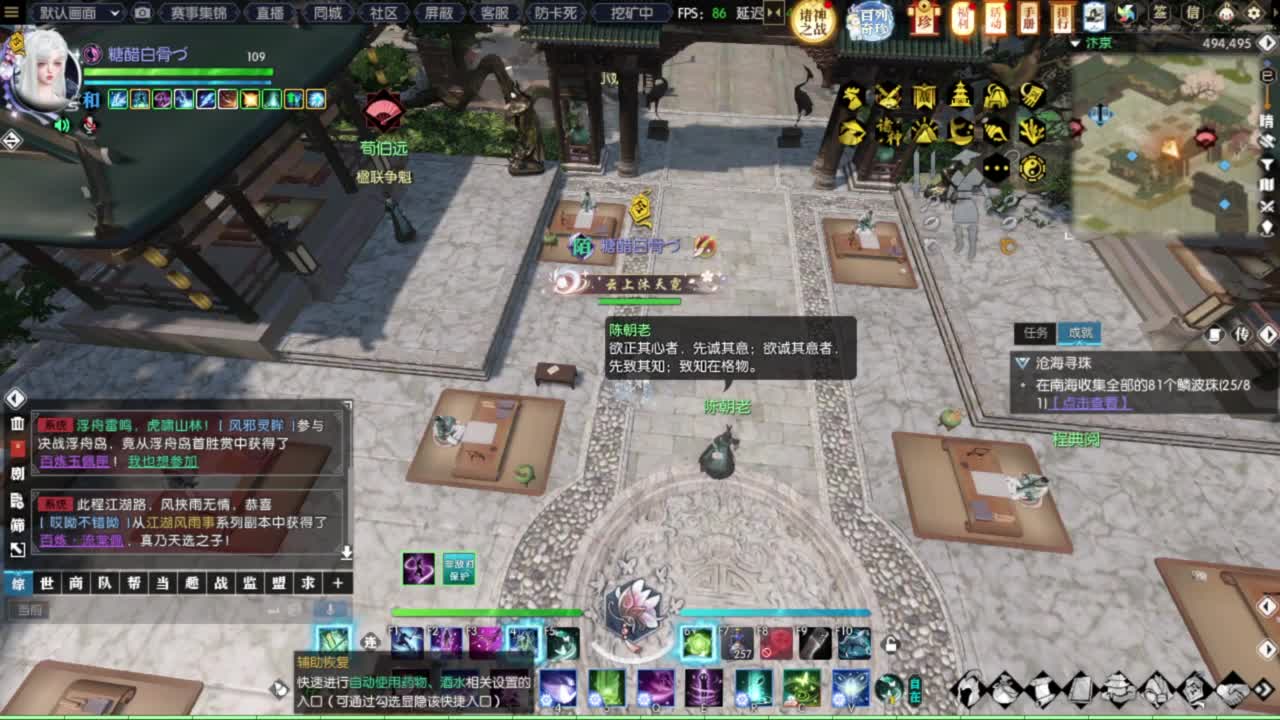Select the pagoda activity icon in the hex grid
Viewport: 1280px width, 720px height.
click(961, 95)
